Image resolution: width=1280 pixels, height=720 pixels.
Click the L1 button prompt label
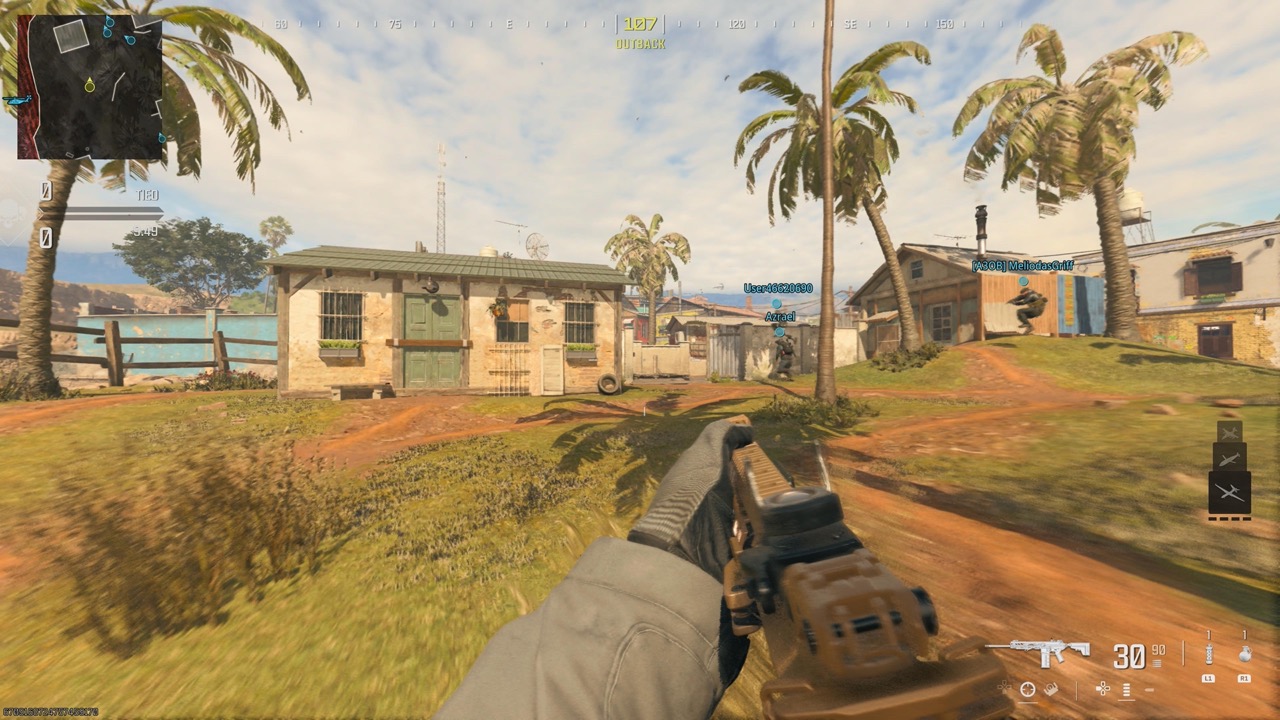(x=1208, y=678)
